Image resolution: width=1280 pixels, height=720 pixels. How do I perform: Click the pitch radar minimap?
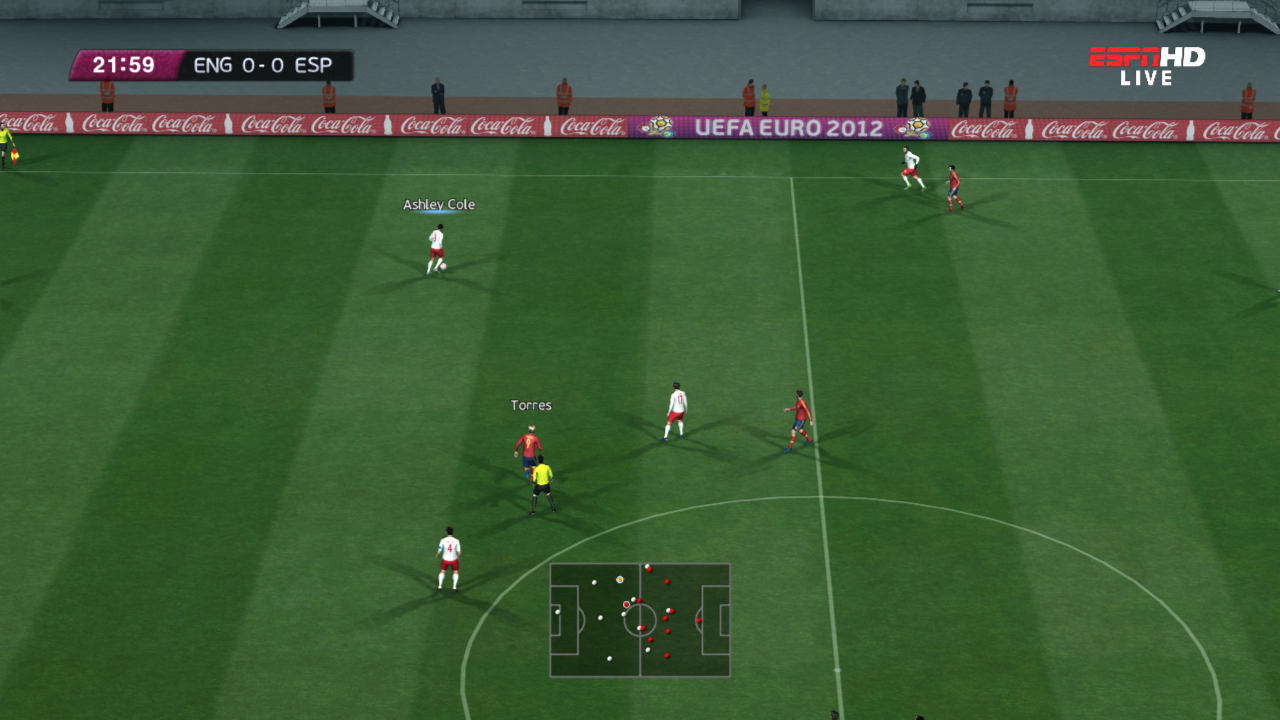[x=640, y=620]
